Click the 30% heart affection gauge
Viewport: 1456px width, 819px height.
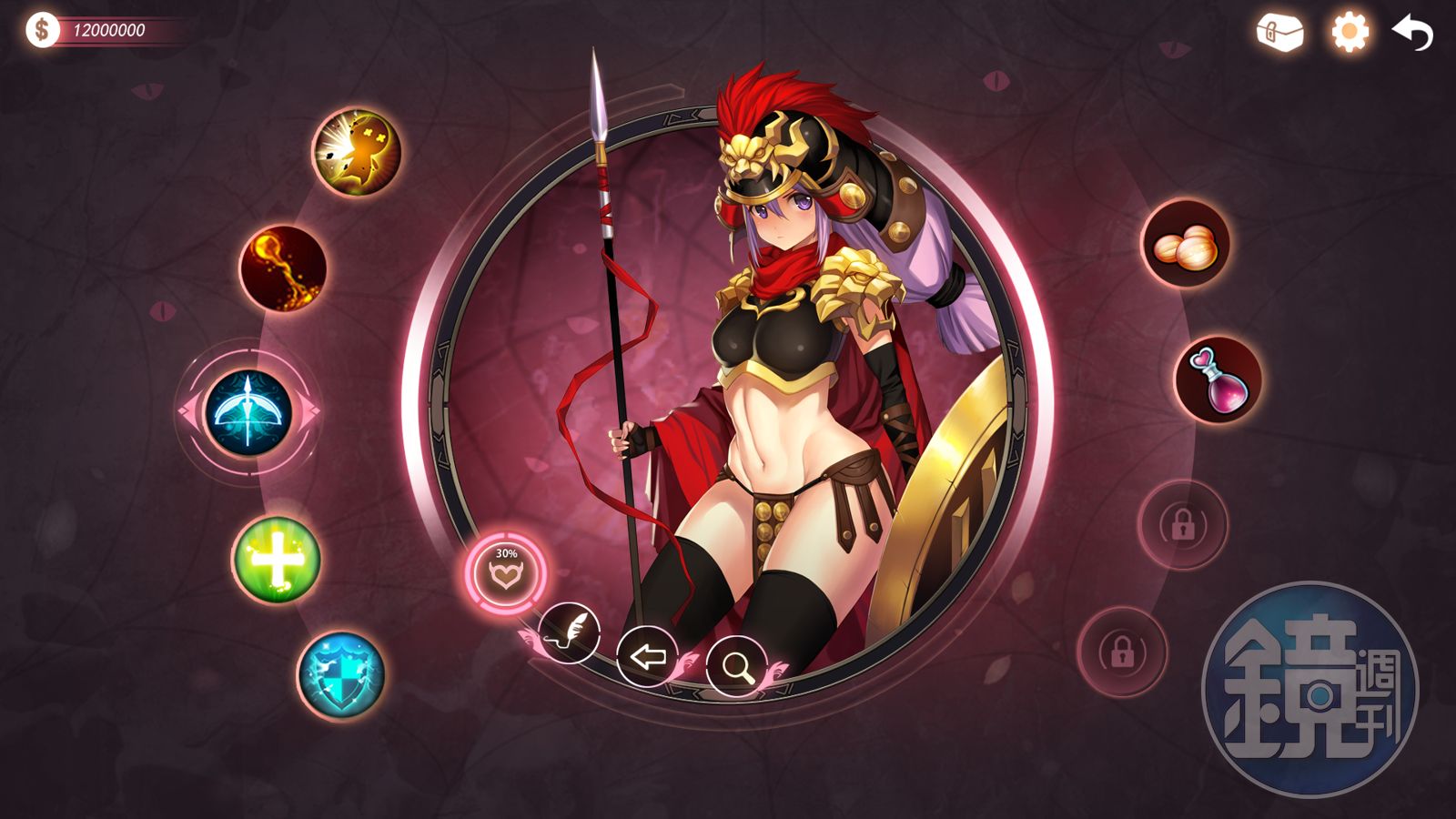pos(506,572)
